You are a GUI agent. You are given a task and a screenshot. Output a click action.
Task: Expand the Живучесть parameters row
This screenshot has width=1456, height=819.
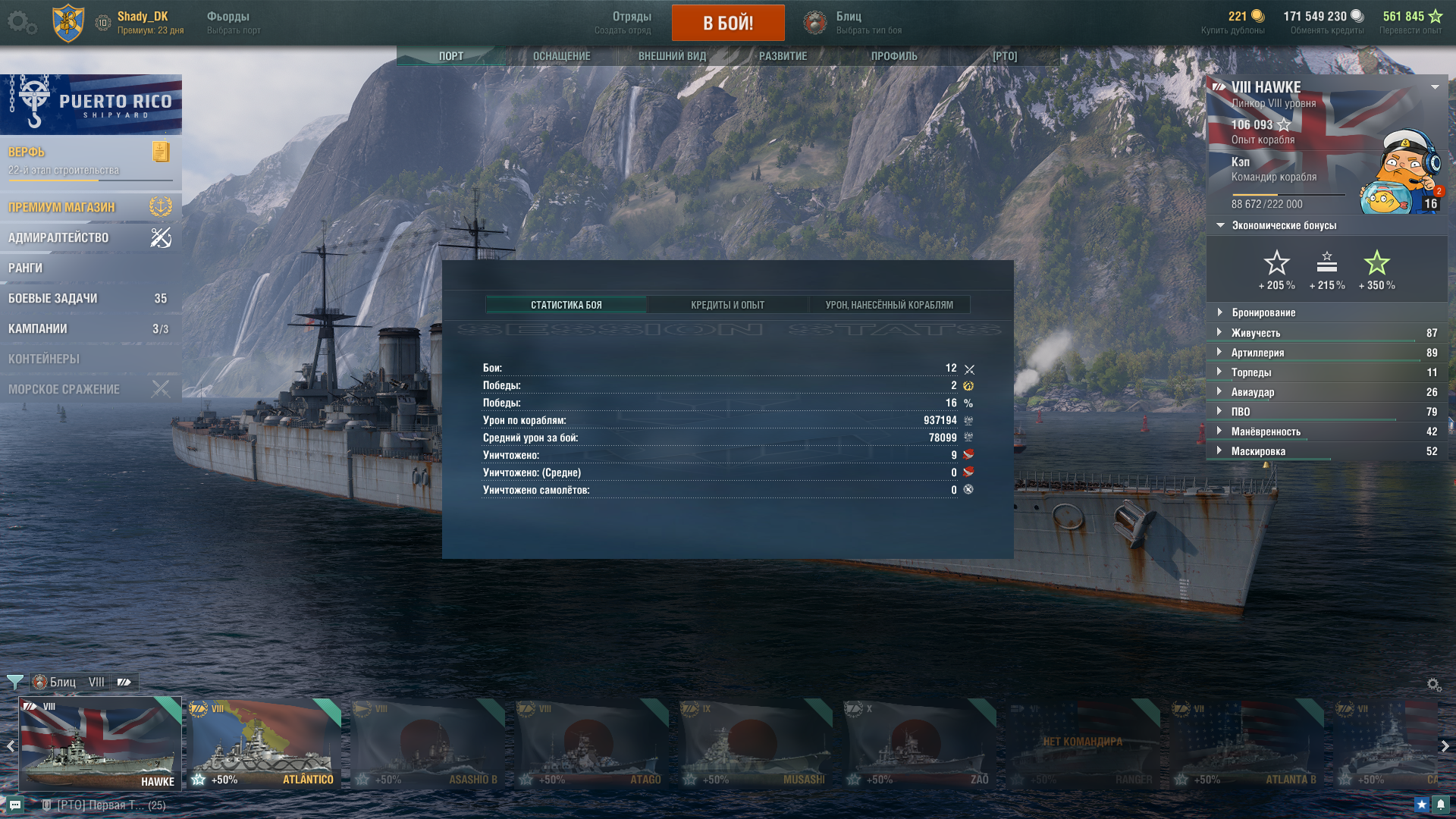1255,333
